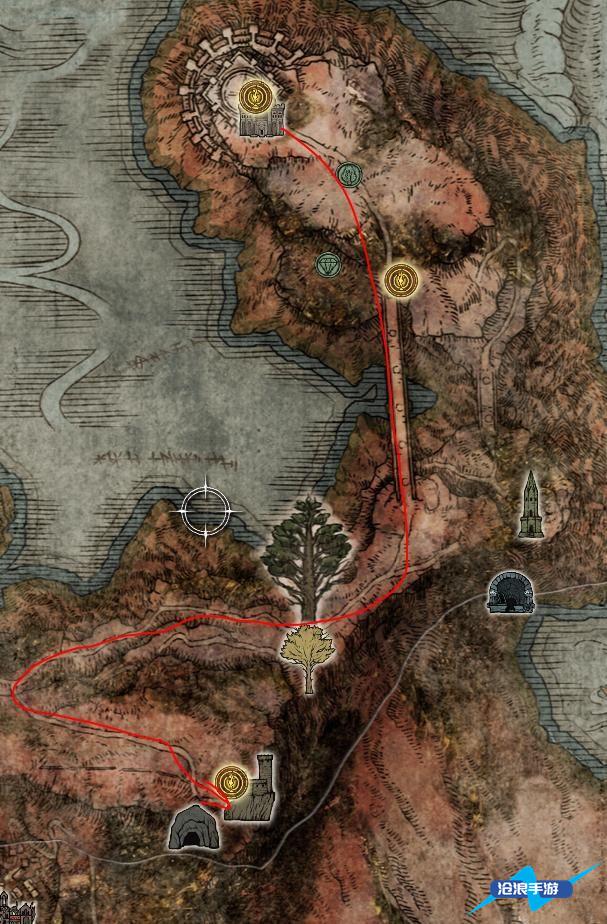607x924 pixels.
Task: Select the small golden tree icon
Action: [308, 655]
